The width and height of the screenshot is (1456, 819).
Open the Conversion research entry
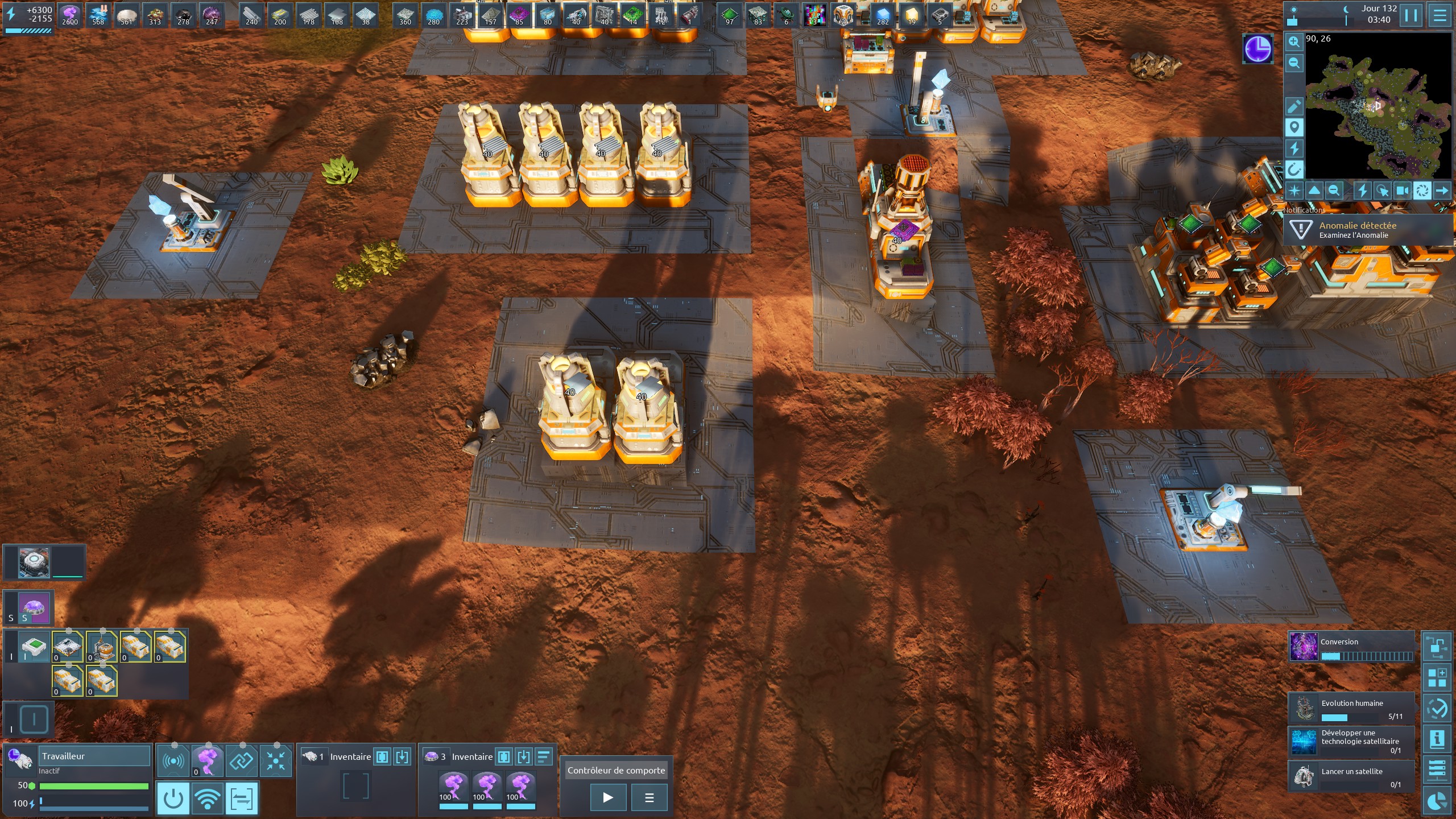tap(1351, 647)
